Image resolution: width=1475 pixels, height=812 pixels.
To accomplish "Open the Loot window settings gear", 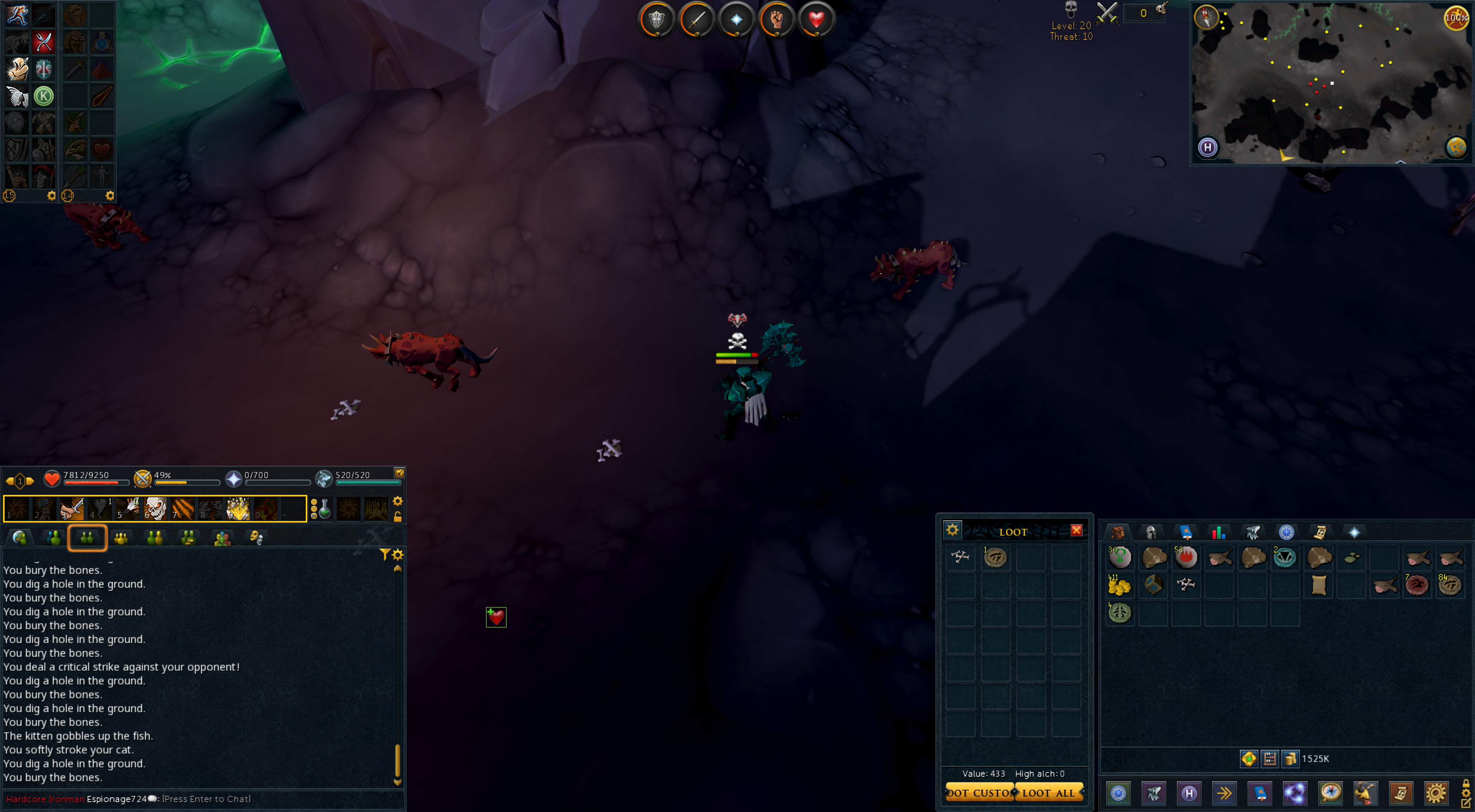I will pyautogui.click(x=952, y=530).
